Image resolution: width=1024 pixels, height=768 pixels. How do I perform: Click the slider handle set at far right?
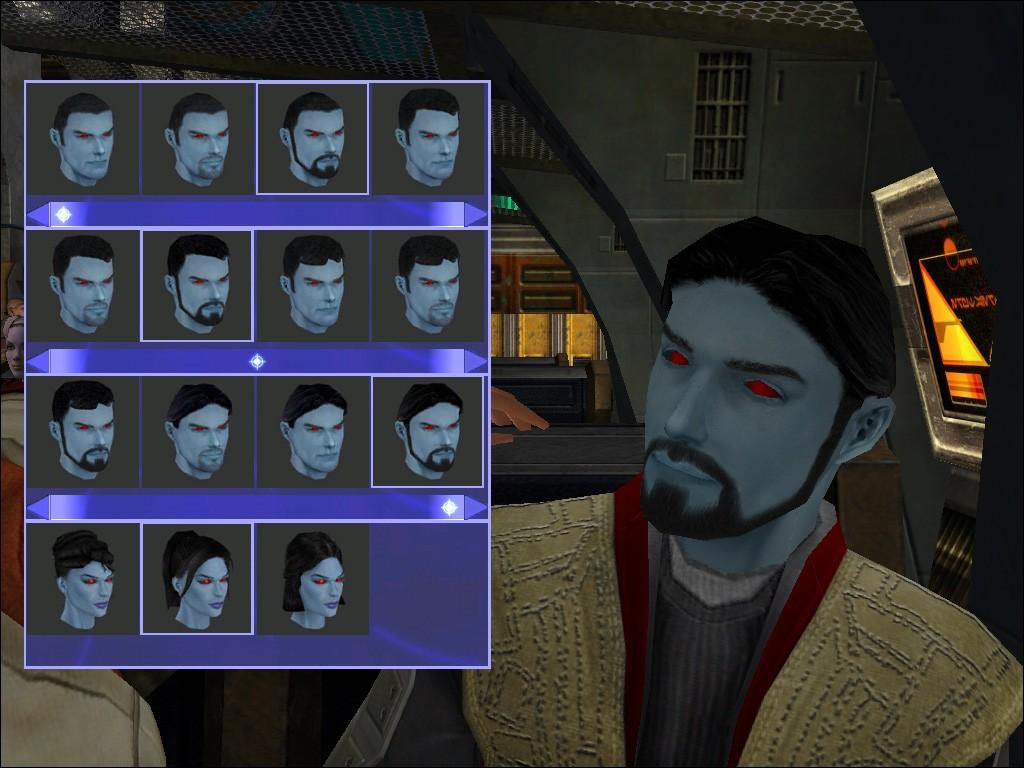pos(449,508)
